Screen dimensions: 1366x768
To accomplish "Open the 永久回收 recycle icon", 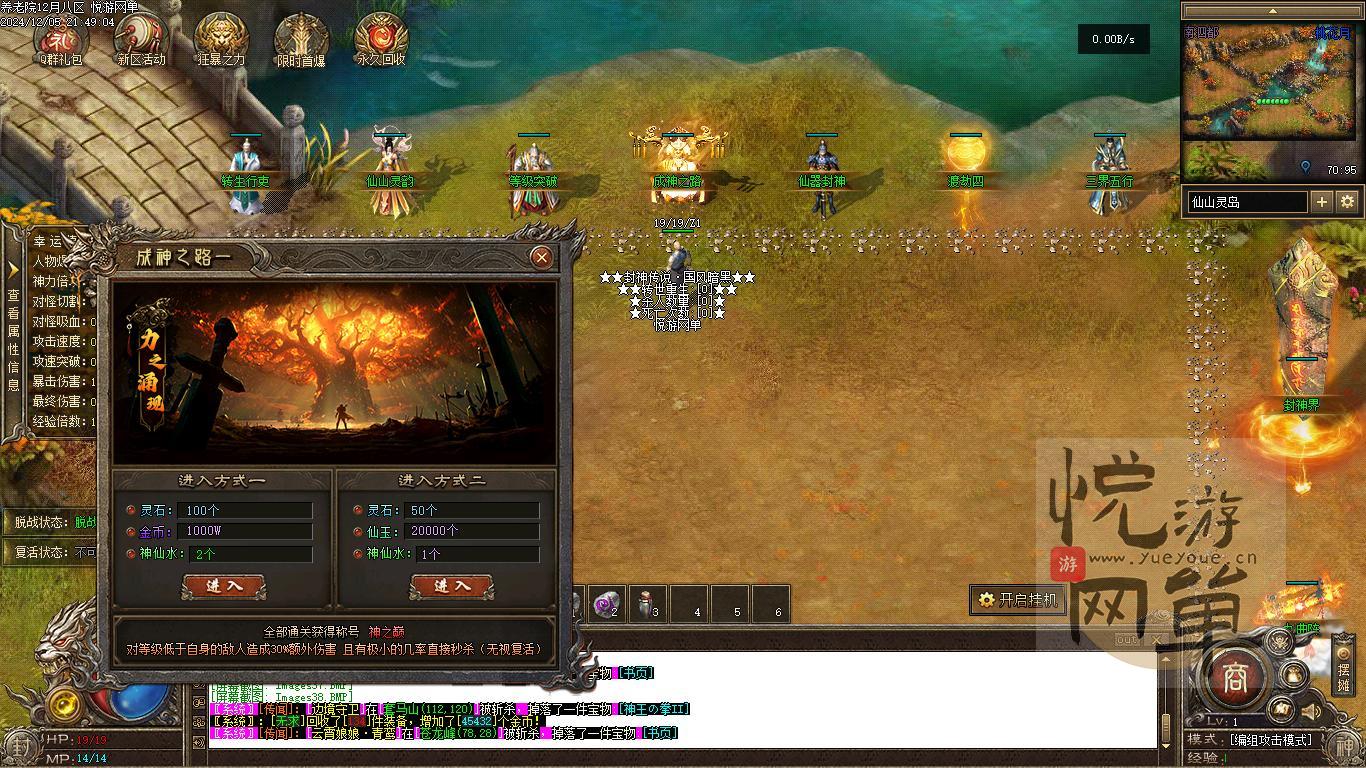I will coord(381,40).
